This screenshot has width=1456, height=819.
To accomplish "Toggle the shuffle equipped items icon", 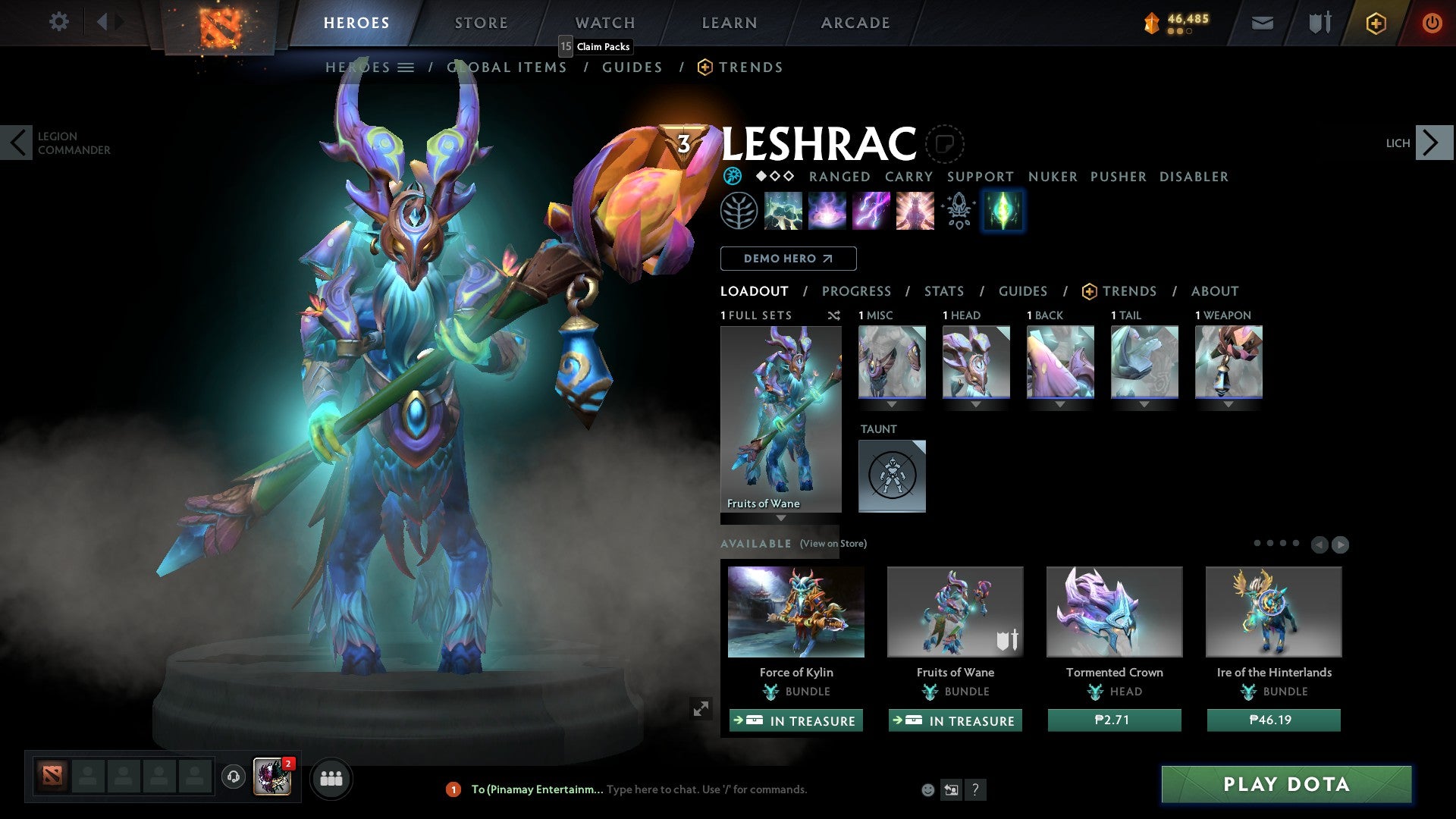I will pyautogui.click(x=833, y=315).
